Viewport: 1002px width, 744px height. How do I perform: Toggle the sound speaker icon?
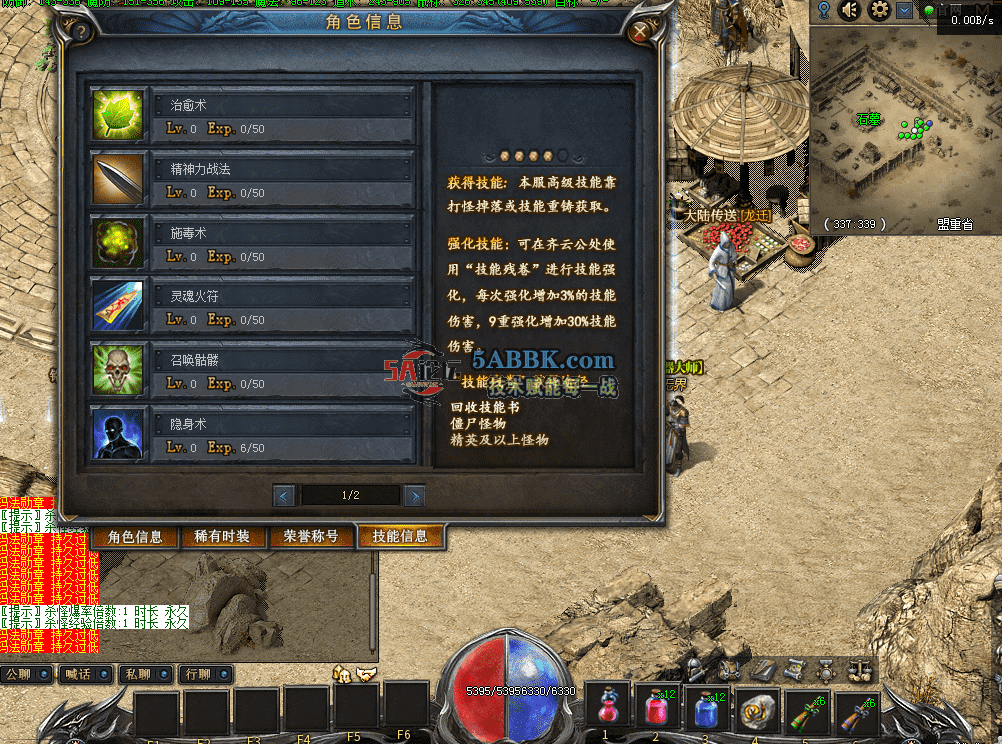pos(850,10)
